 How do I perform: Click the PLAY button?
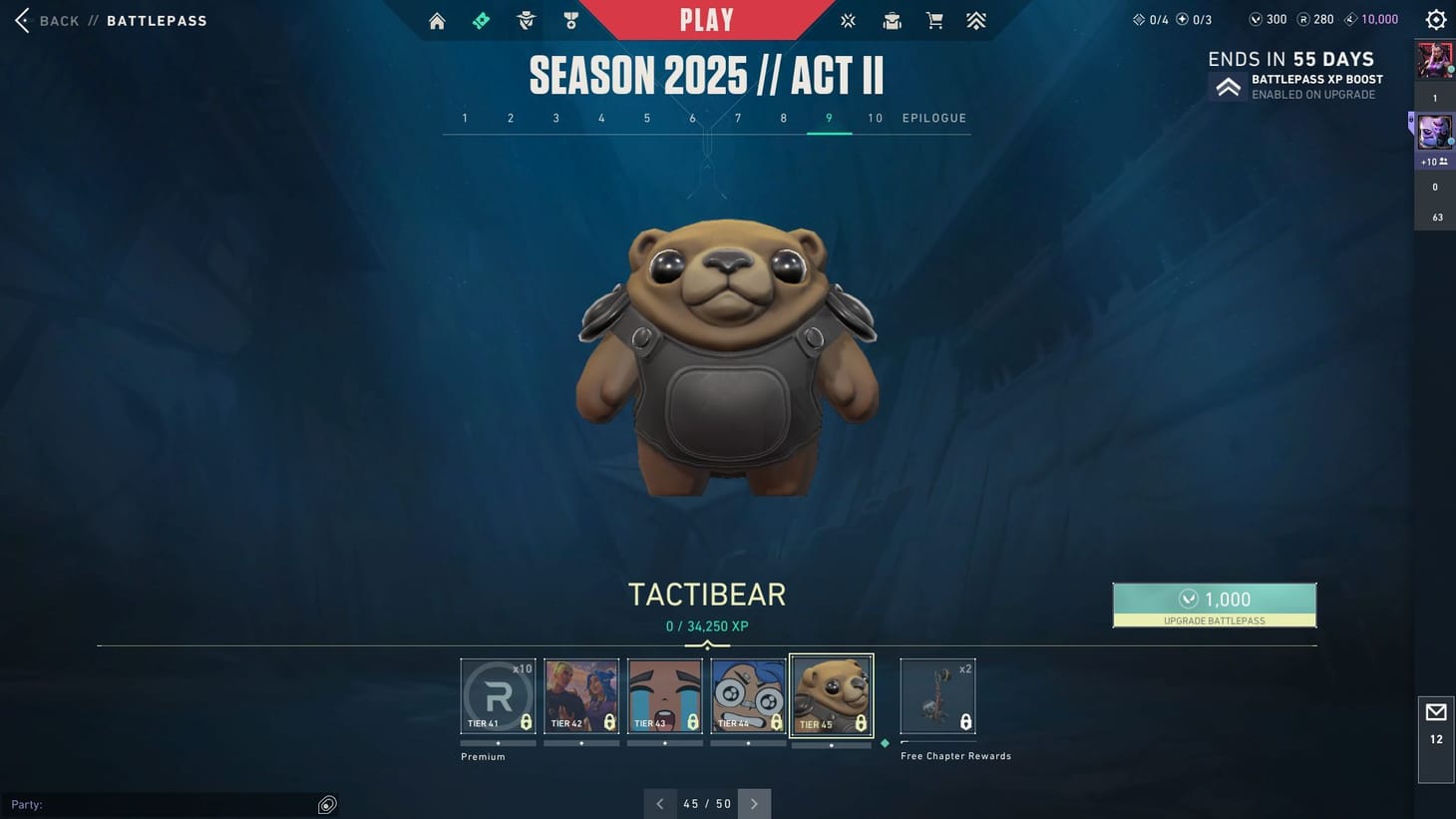[707, 19]
